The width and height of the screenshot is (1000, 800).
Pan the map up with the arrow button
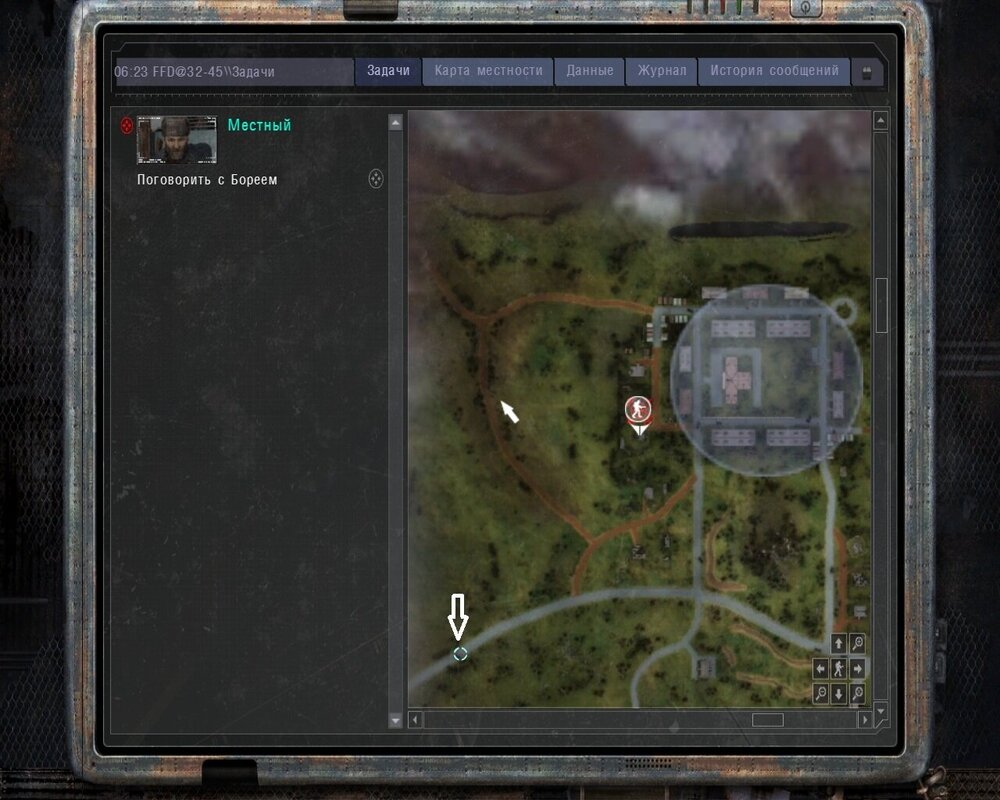[x=838, y=643]
